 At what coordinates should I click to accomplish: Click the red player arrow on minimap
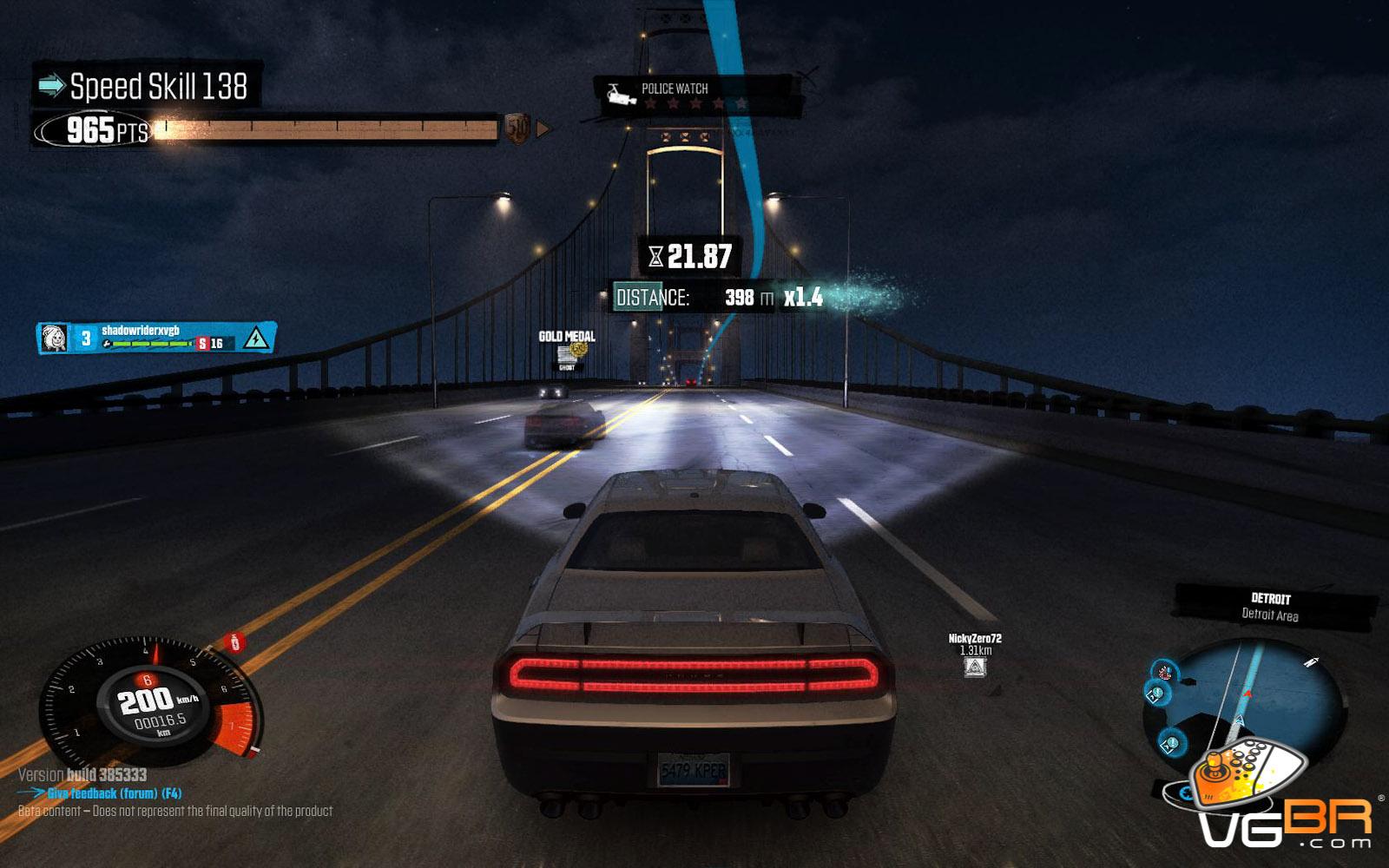point(1247,694)
